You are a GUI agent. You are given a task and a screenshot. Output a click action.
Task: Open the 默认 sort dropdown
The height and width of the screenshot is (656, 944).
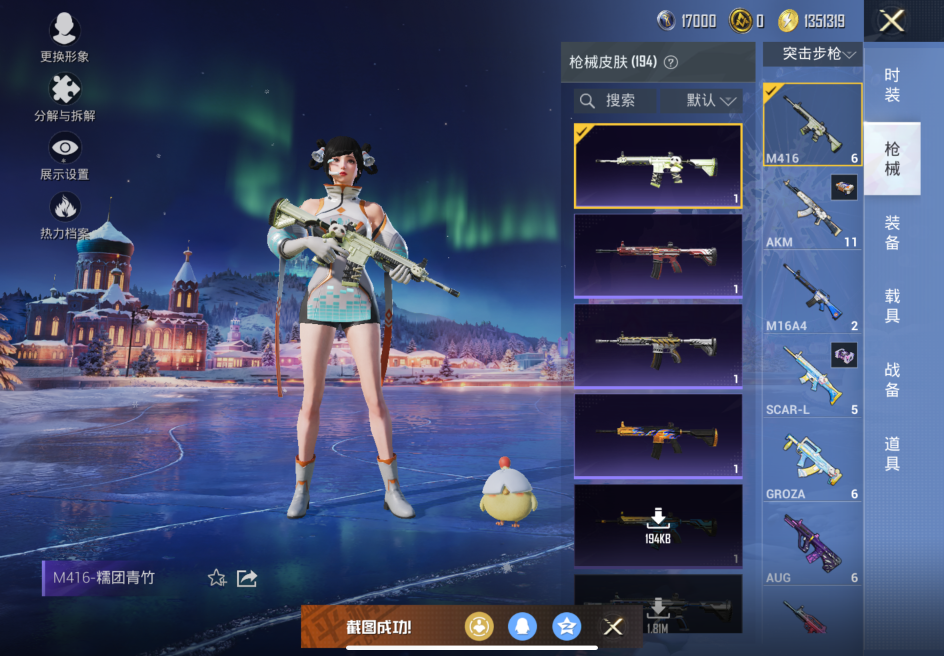tap(711, 101)
